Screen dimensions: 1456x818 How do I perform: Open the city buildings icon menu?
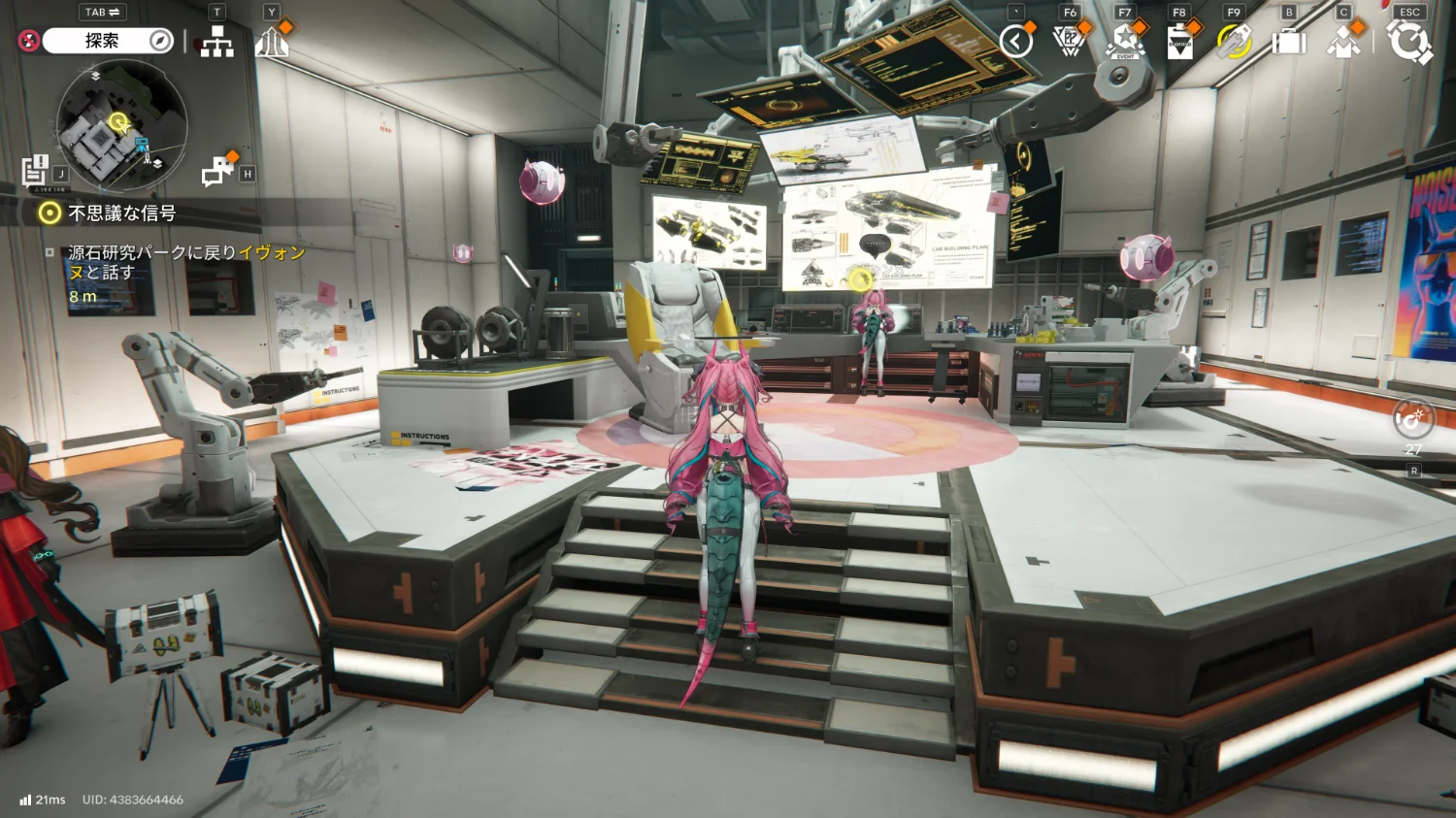point(272,43)
